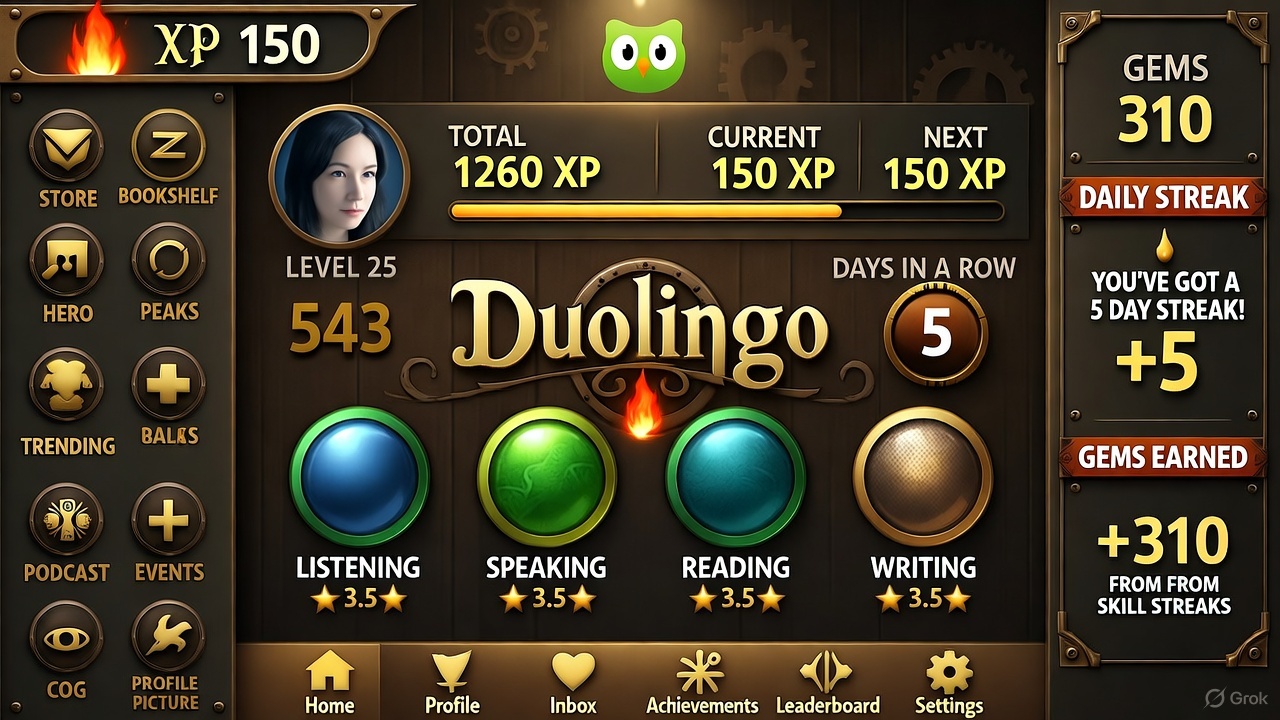Open the Writing skill orb
The width and height of the screenshot is (1280, 720).
(922, 476)
